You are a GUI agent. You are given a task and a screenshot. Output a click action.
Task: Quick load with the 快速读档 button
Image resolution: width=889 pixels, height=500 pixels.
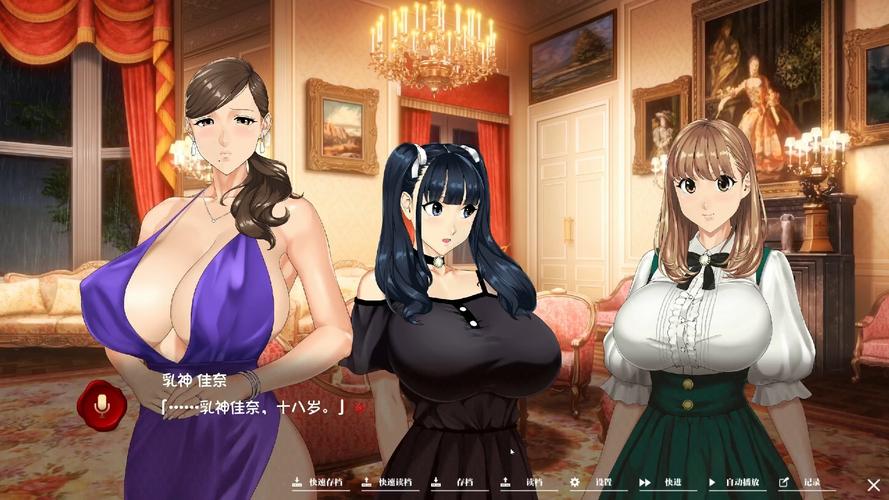point(388,482)
